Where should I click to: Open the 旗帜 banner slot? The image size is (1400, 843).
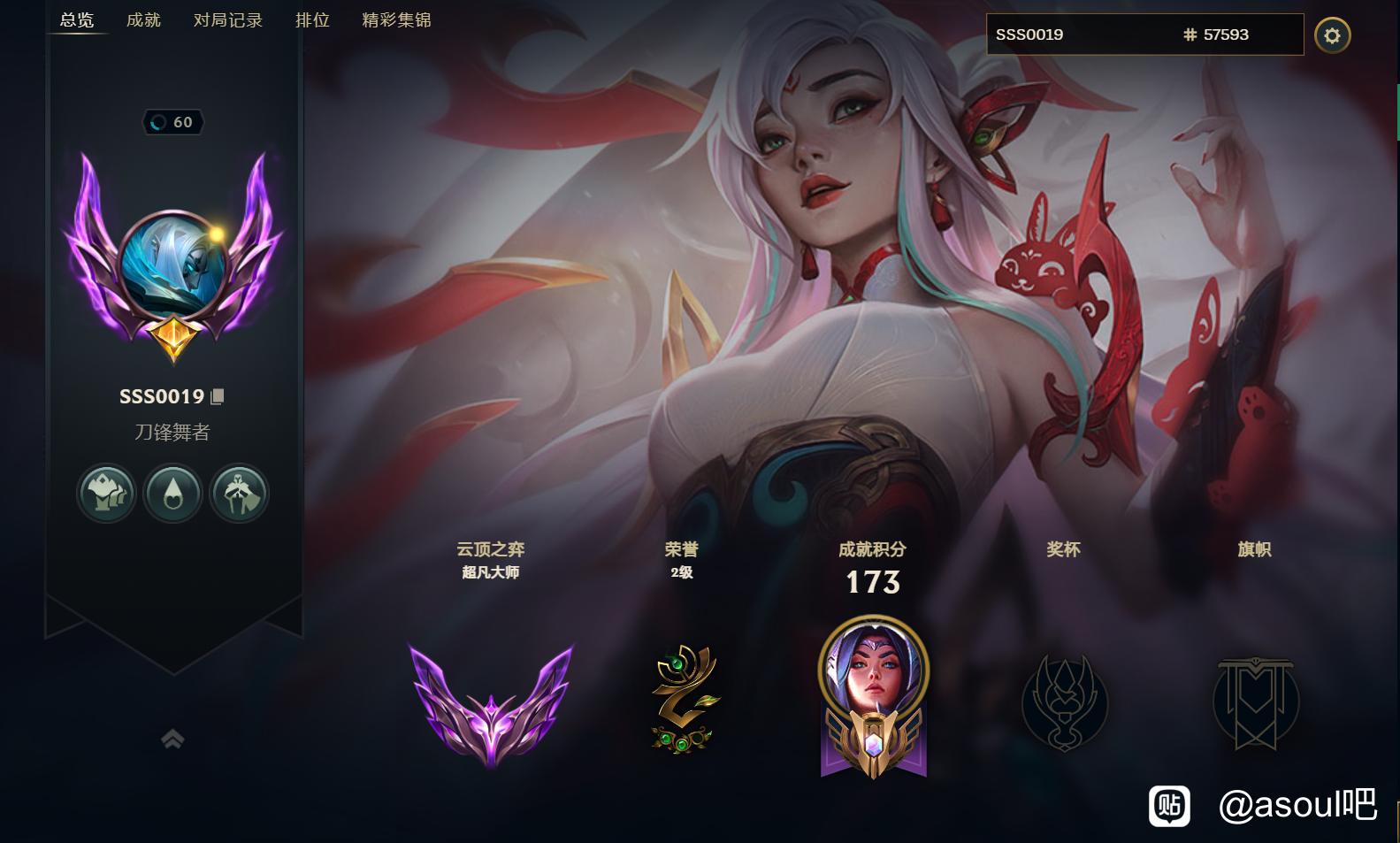coord(1255,703)
